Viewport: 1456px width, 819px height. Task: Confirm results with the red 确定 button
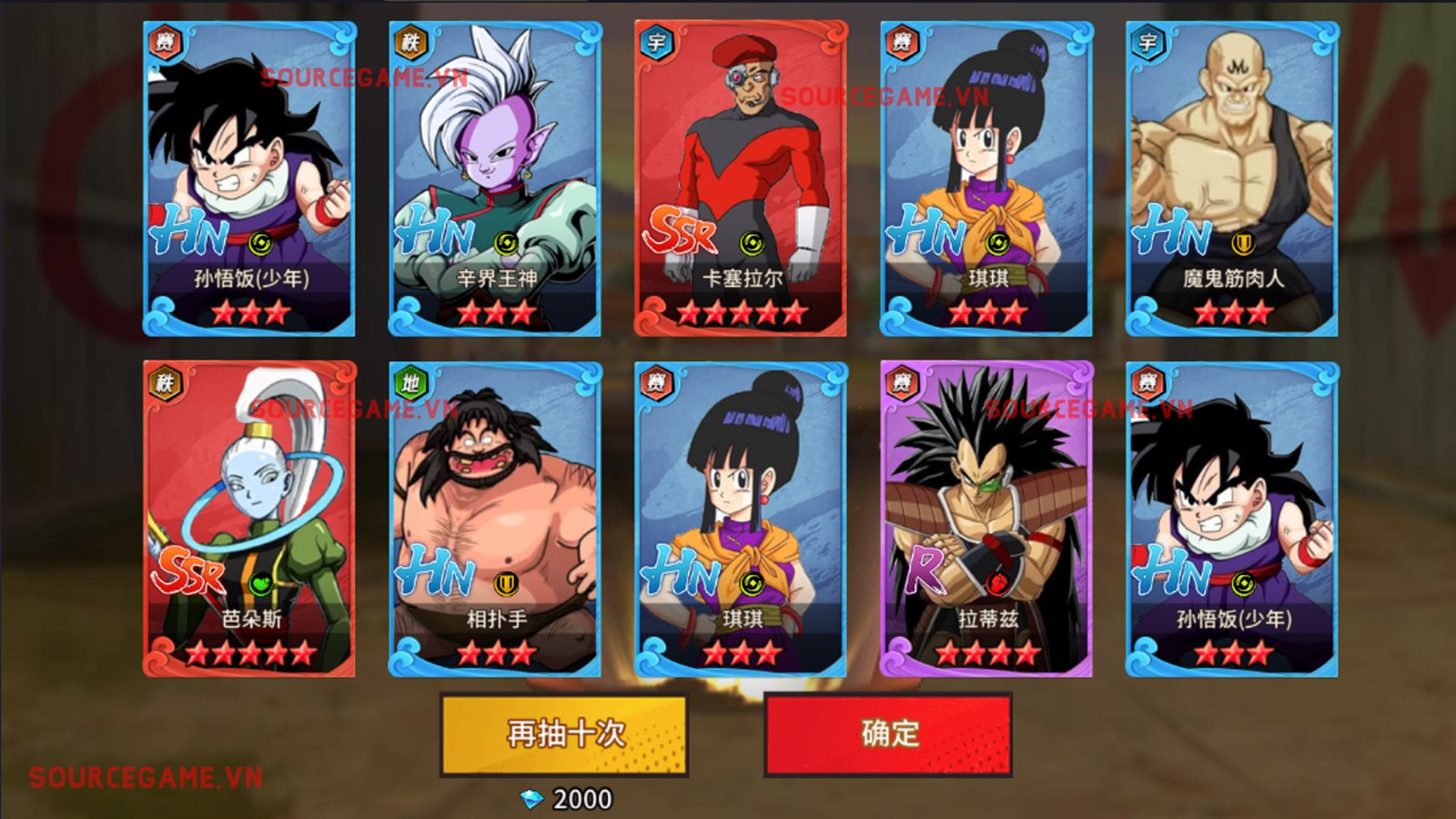click(x=888, y=734)
